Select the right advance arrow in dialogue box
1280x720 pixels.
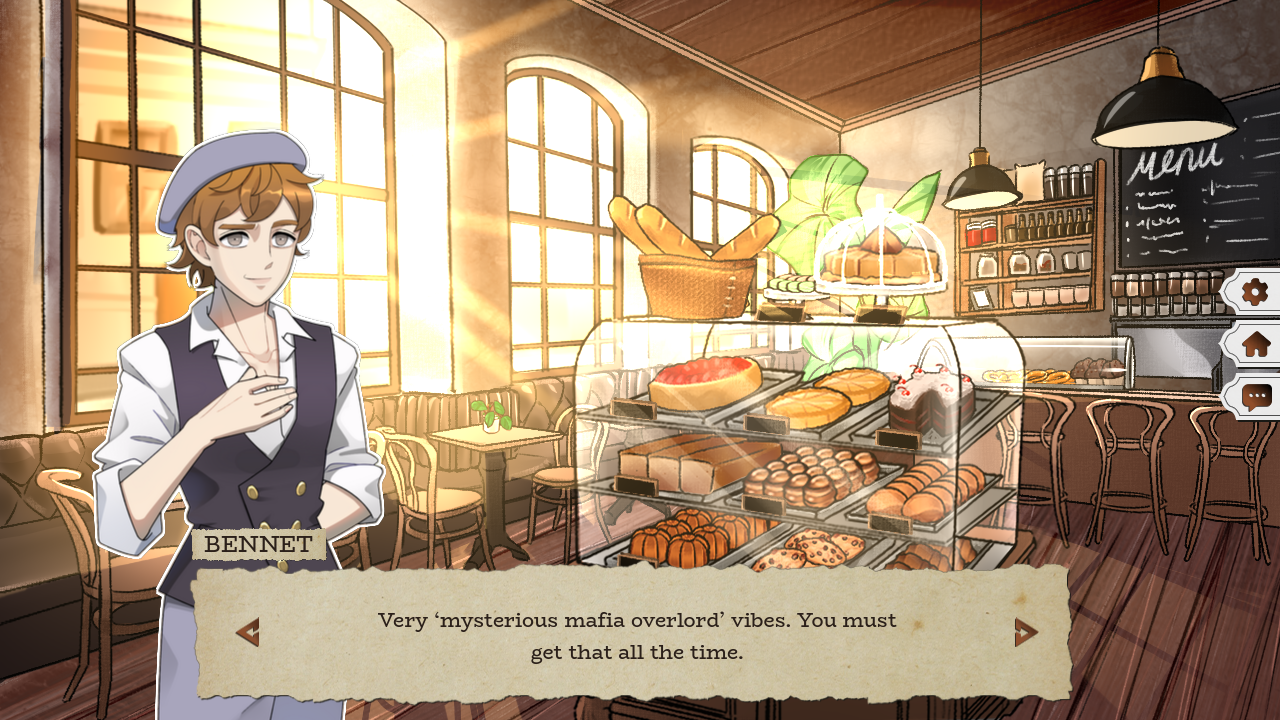pos(1025,633)
